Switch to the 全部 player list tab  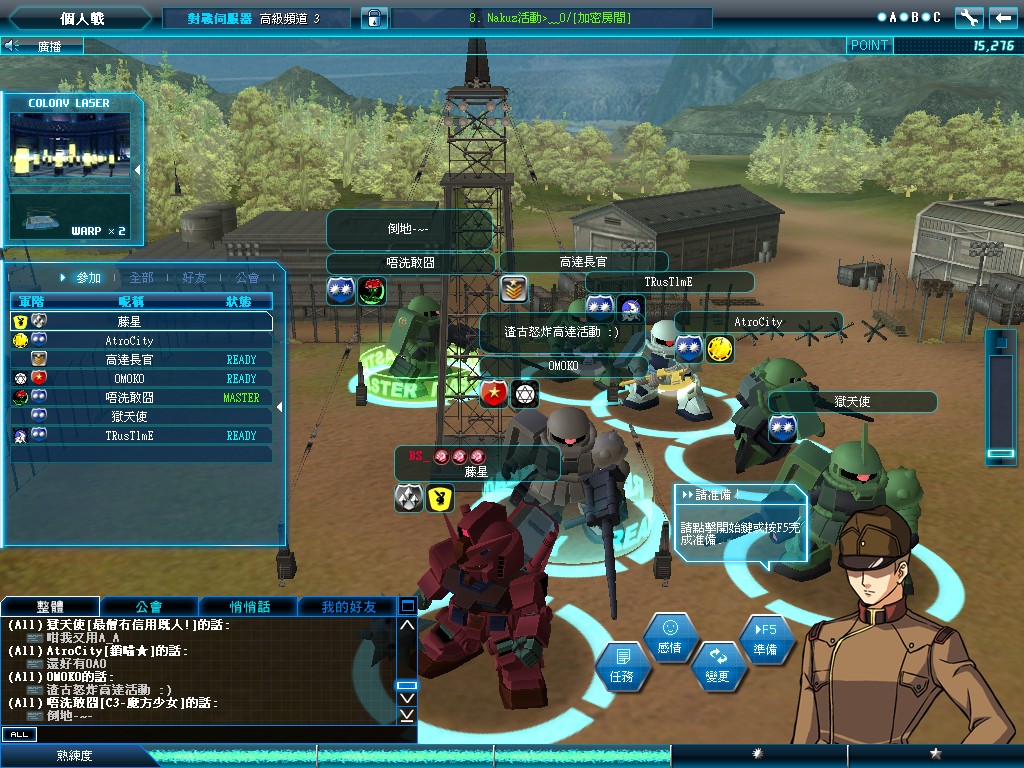[141, 278]
